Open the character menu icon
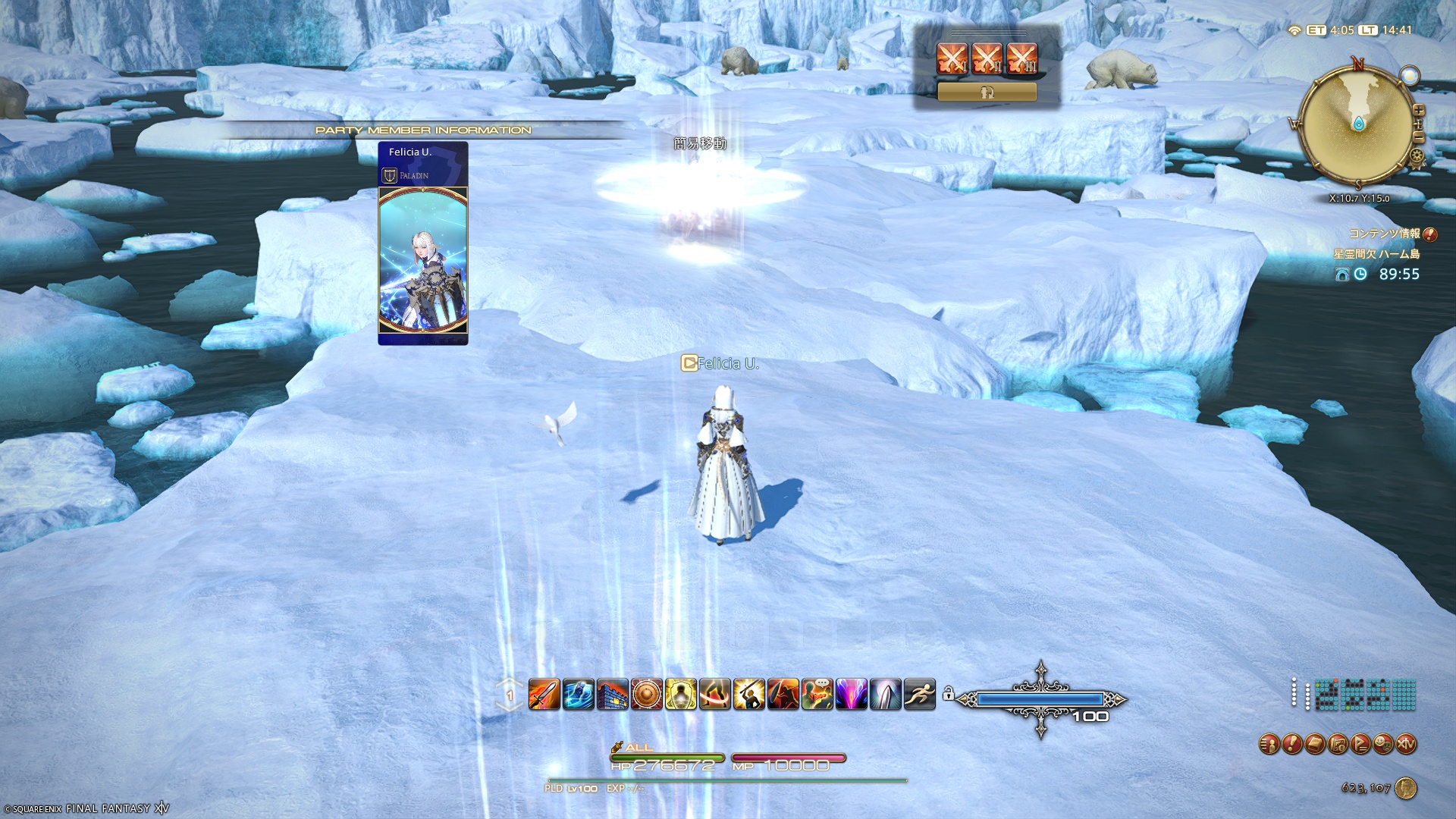This screenshot has height=819, width=1456. click(1269, 744)
